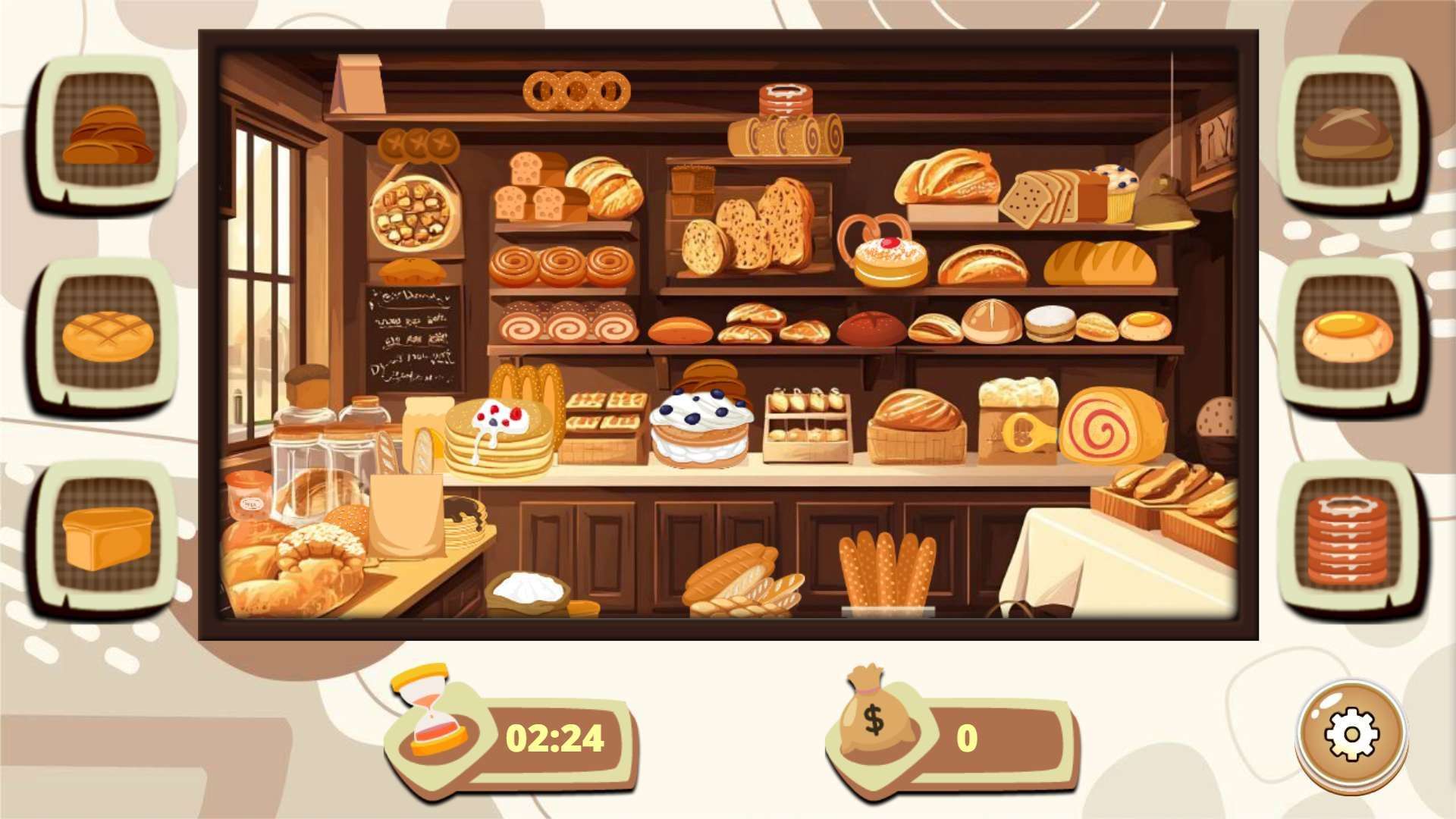Select the dark rustic boule target tile
Viewport: 1456px width, 819px height.
[1348, 134]
